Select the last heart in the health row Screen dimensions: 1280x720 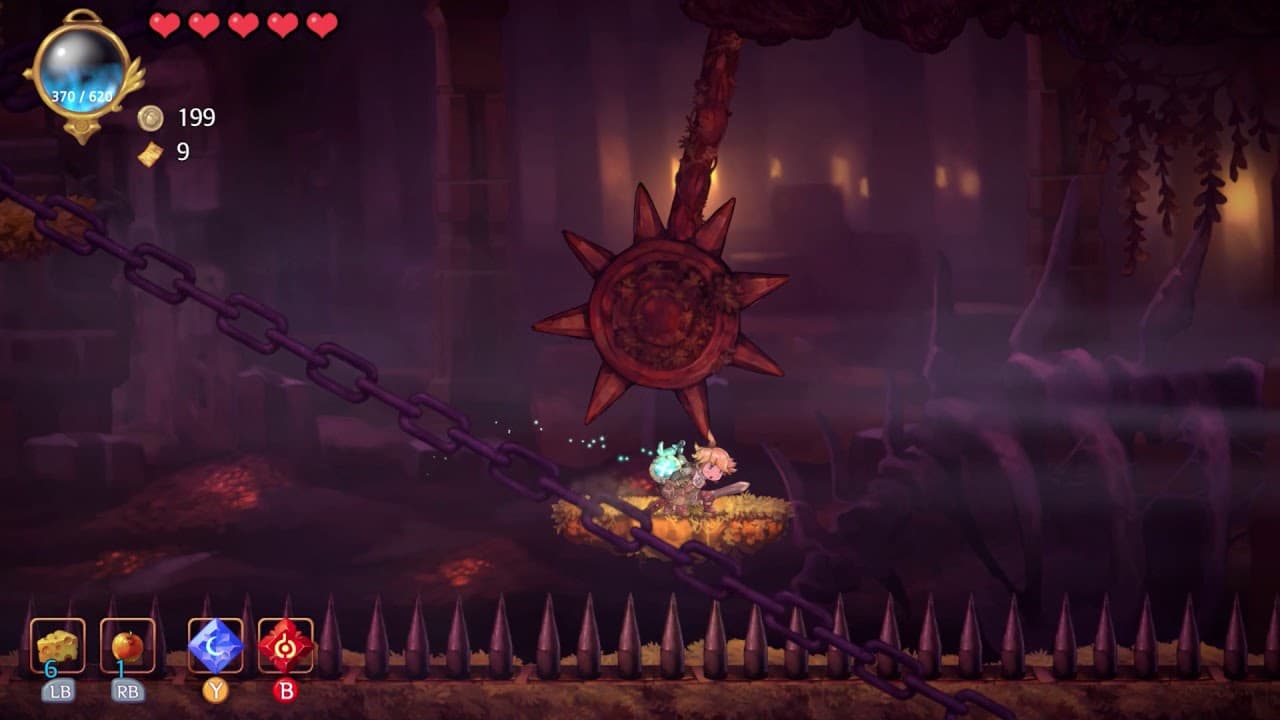click(x=321, y=24)
